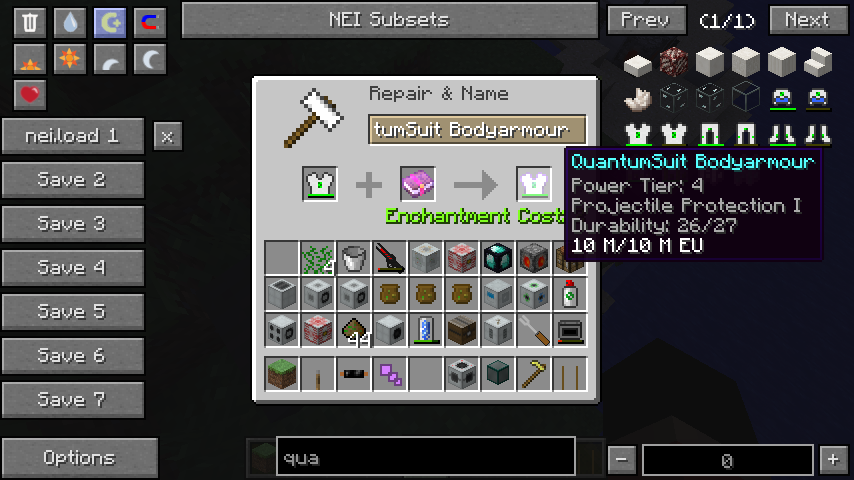Focus the NEI search box containing 'qua'

(425, 458)
